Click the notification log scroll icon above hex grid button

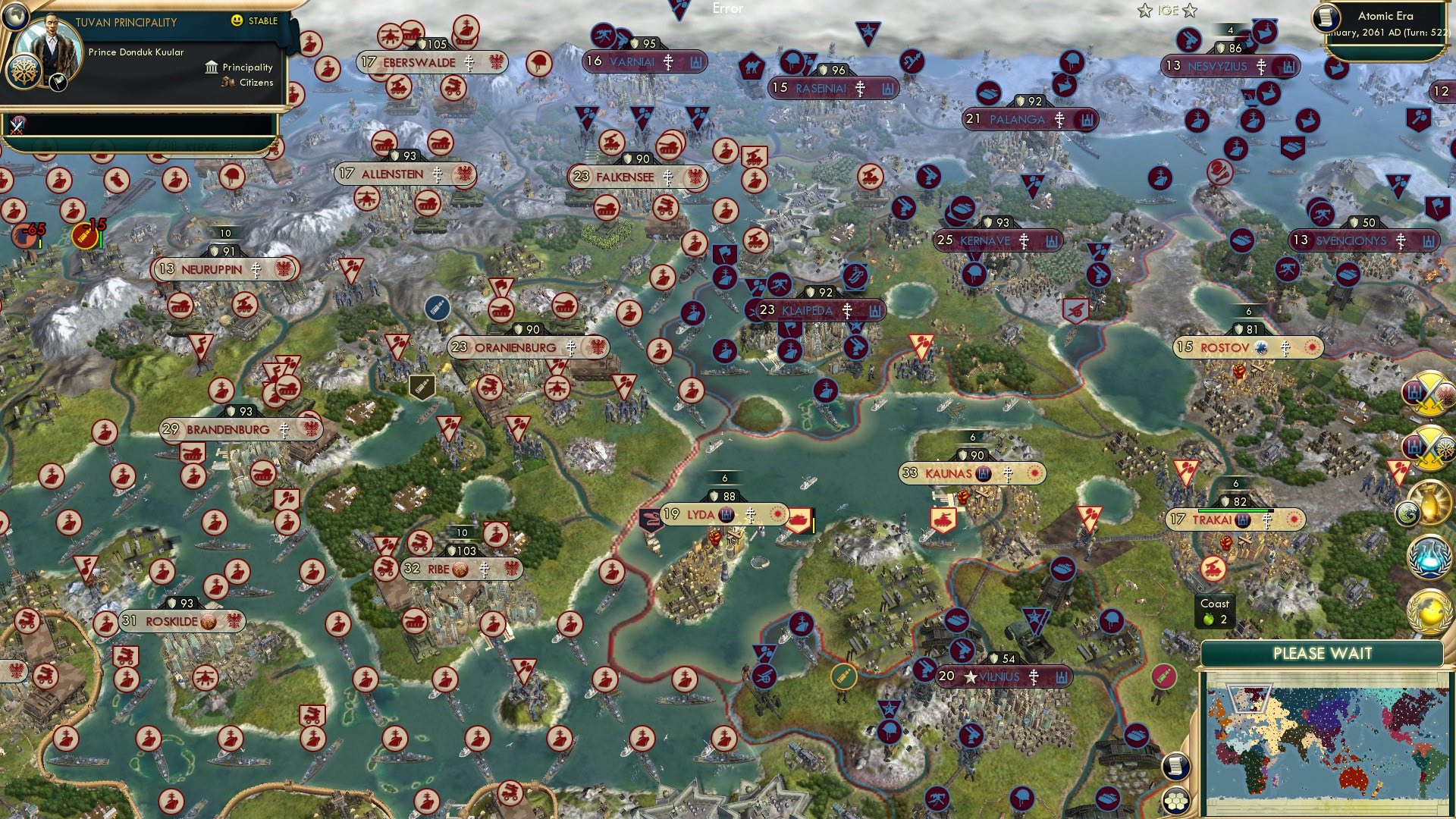(1176, 767)
